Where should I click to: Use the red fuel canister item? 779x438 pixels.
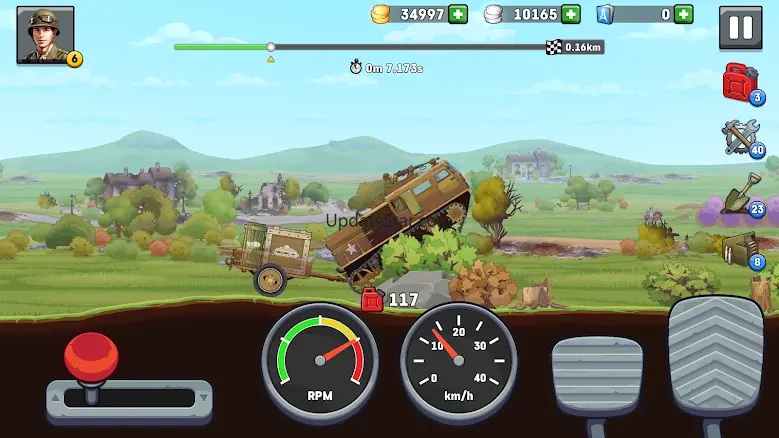[x=741, y=82]
